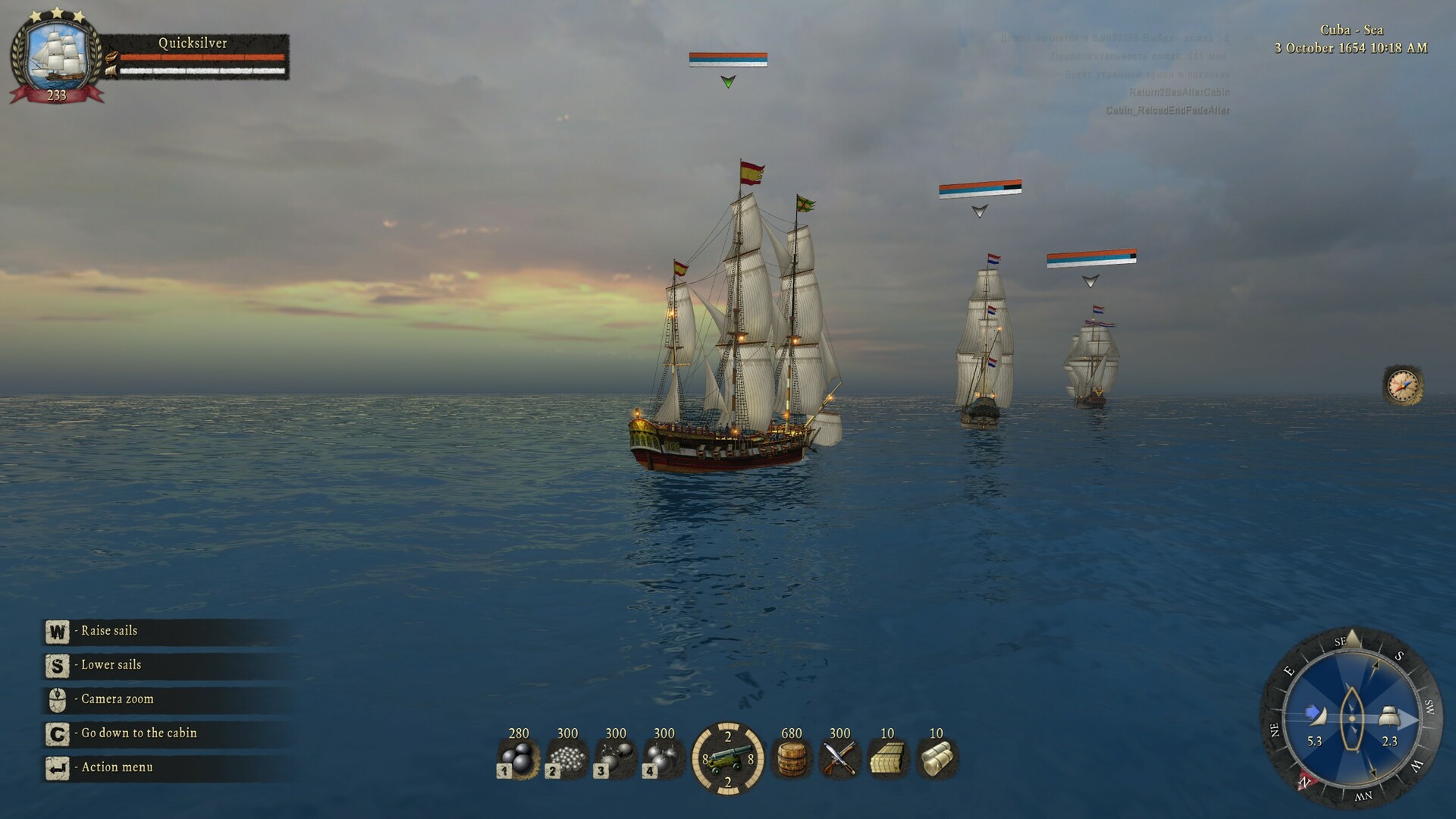Select bomb ammo in slot 4
The image size is (1456, 819).
pos(664,758)
